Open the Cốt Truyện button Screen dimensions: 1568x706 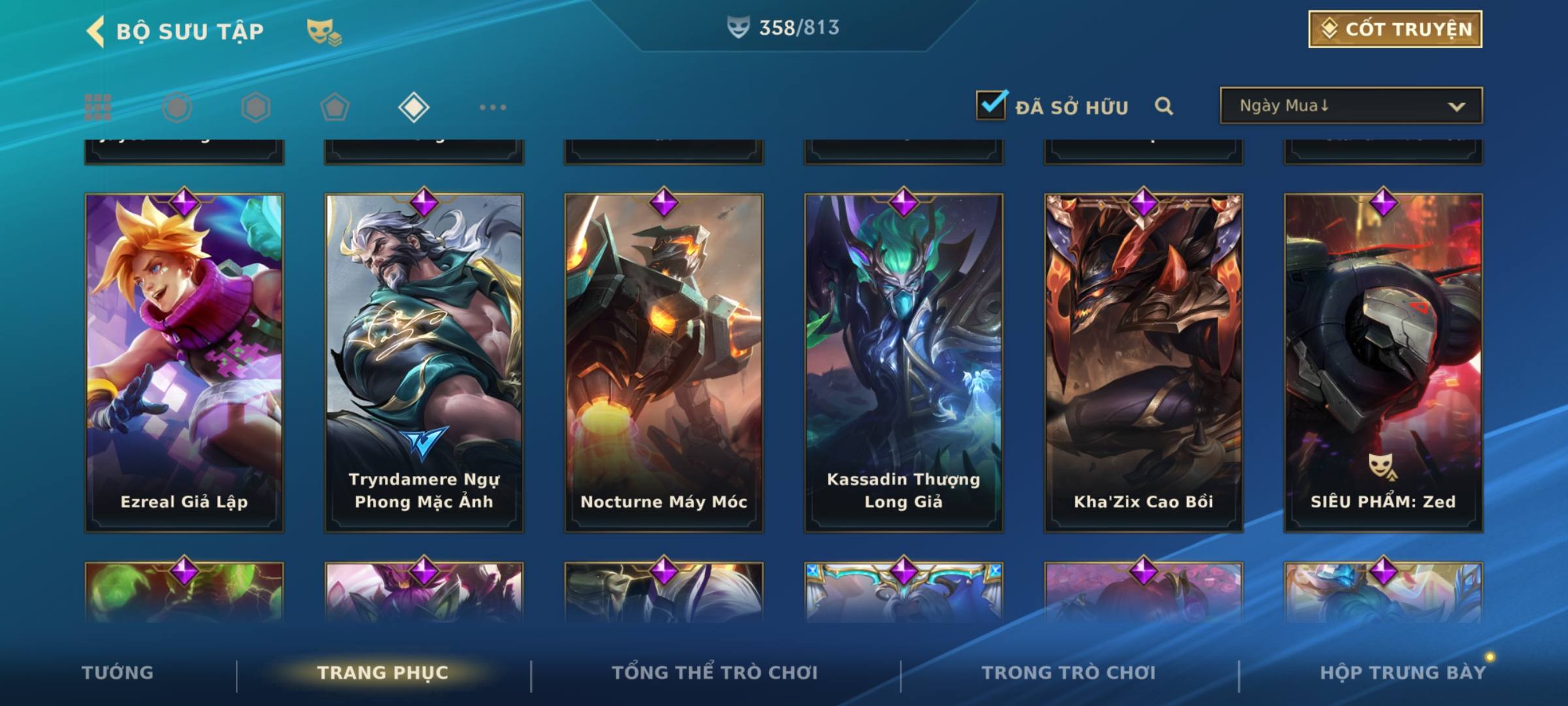pos(1395,29)
